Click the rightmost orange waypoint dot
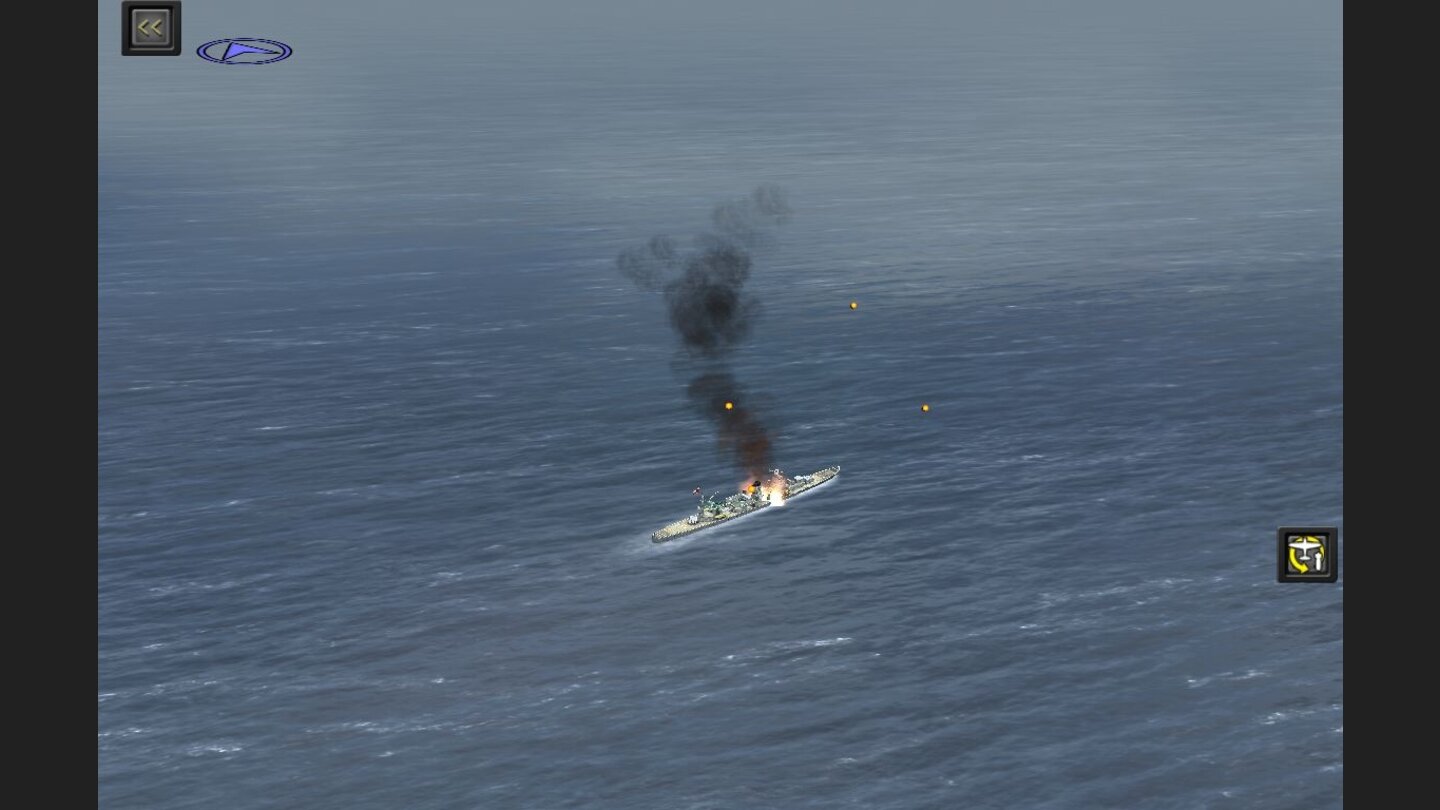The image size is (1440, 810). [x=924, y=407]
